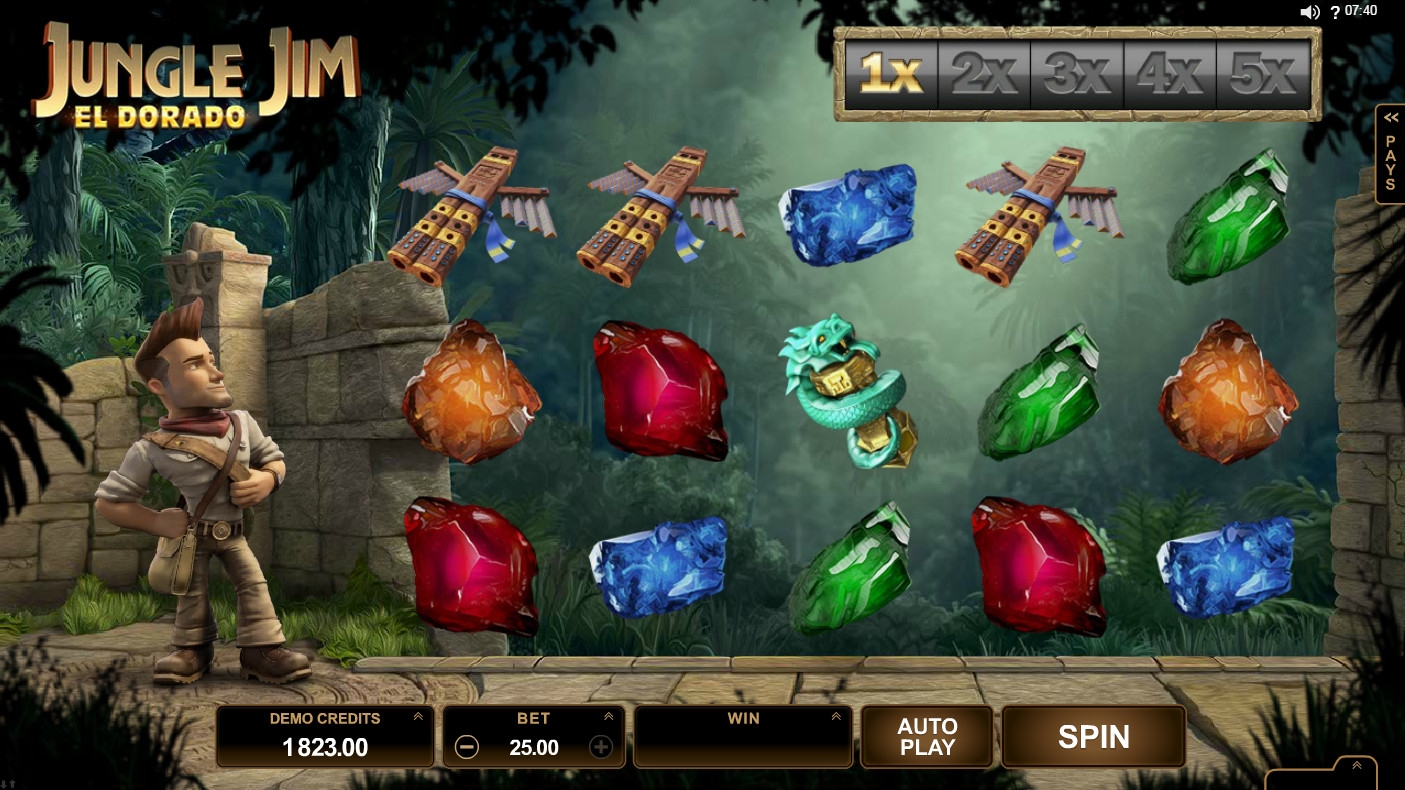The image size is (1405, 790).
Task: Toggle the sound speaker icon
Action: pyautogui.click(x=1310, y=12)
